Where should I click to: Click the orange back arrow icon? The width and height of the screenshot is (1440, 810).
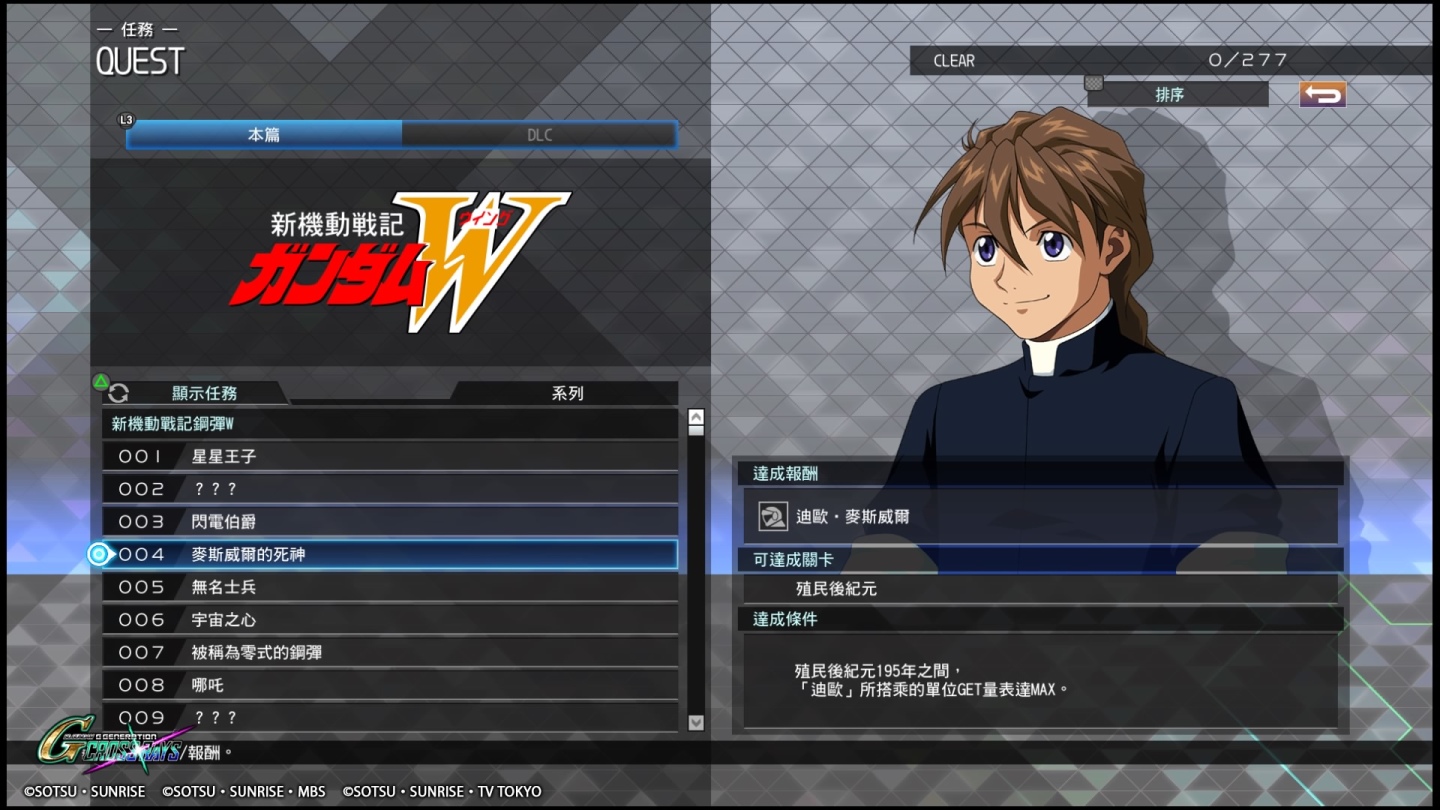pos(1322,93)
